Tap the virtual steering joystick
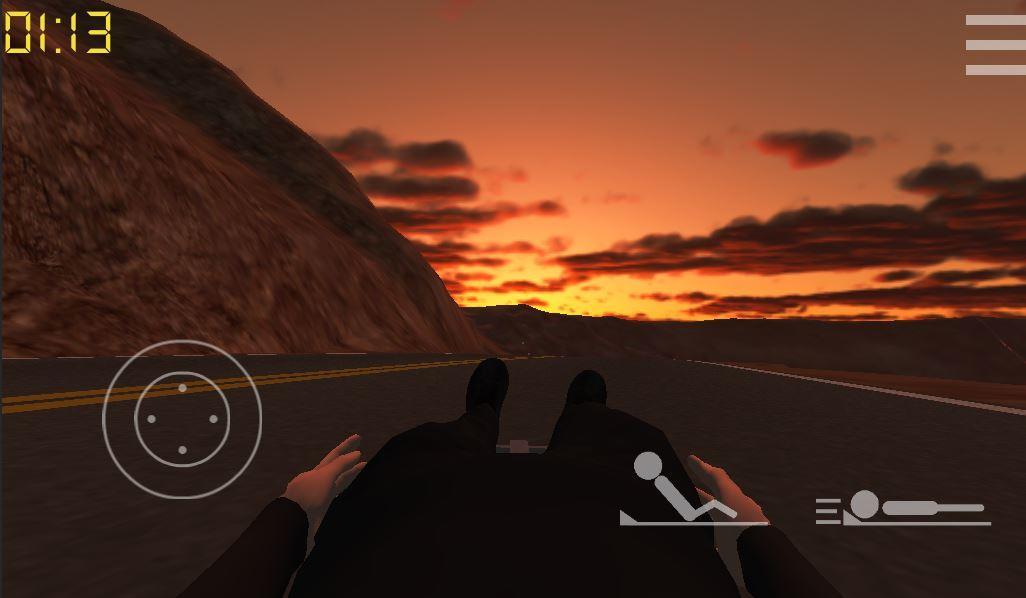Screen dimensions: 1026x598 point(182,419)
